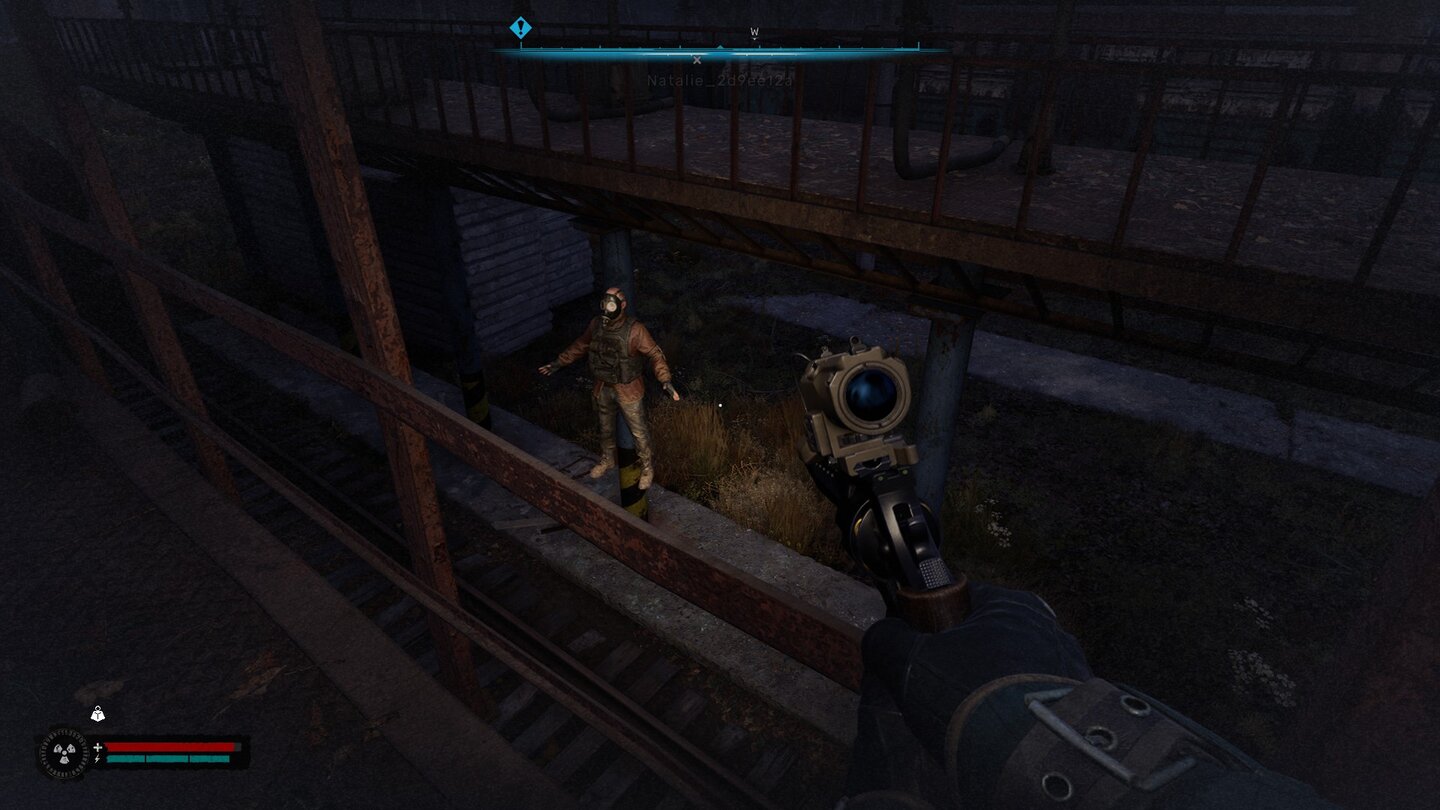Viewport: 1440px width, 810px height.
Task: Click the center compass needle pointer
Action: [x=720, y=46]
